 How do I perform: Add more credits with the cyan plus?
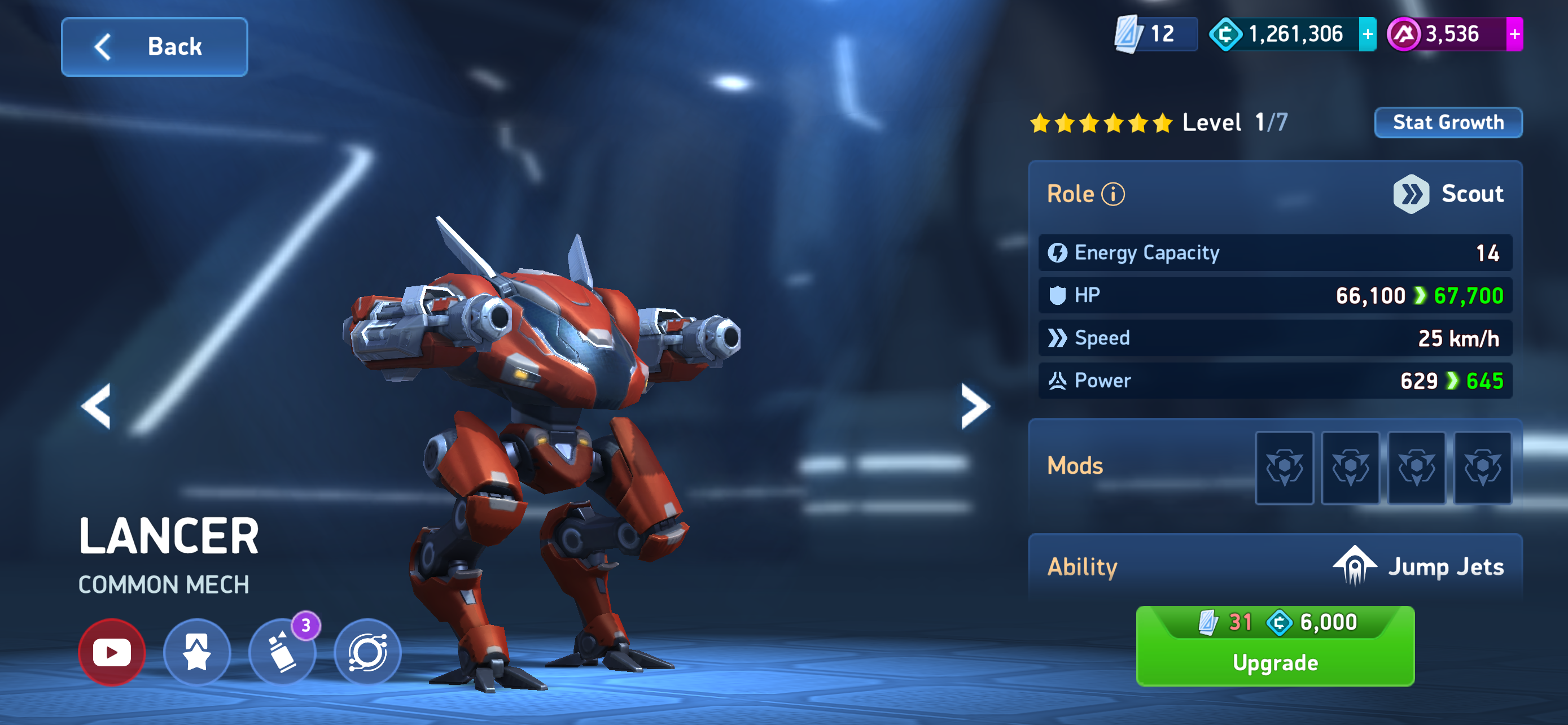[1367, 34]
